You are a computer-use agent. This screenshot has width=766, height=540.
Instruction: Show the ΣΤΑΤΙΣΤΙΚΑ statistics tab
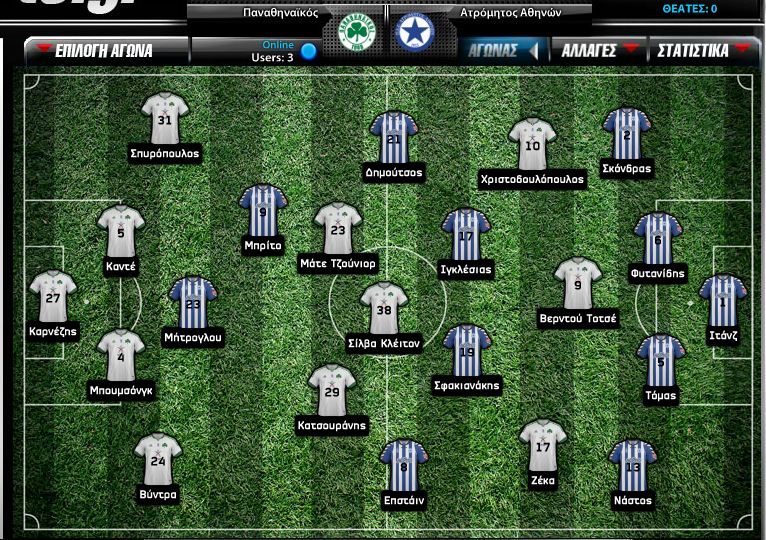point(702,50)
